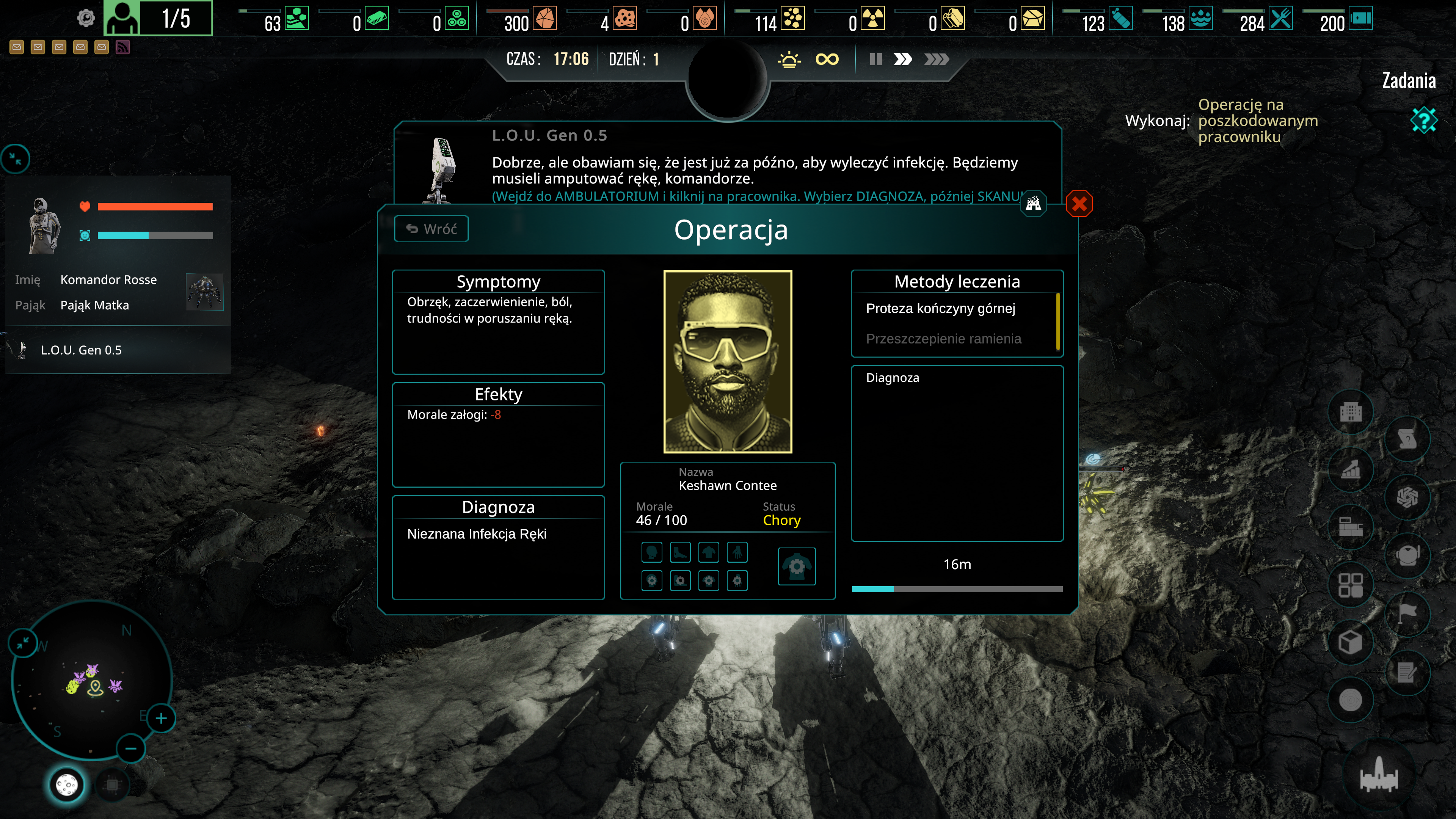Screen dimensions: 1456x819
Task: Set triple-arrow fastest game speed
Action: click(936, 60)
